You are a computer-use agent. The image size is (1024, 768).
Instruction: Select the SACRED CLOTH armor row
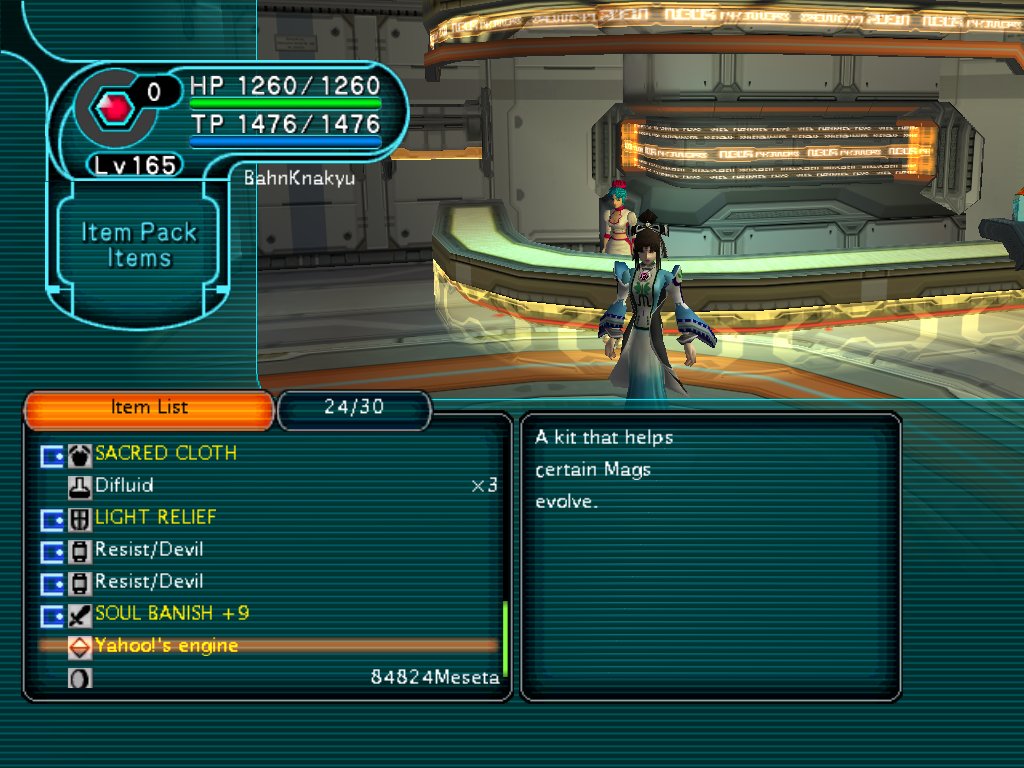[x=166, y=454]
